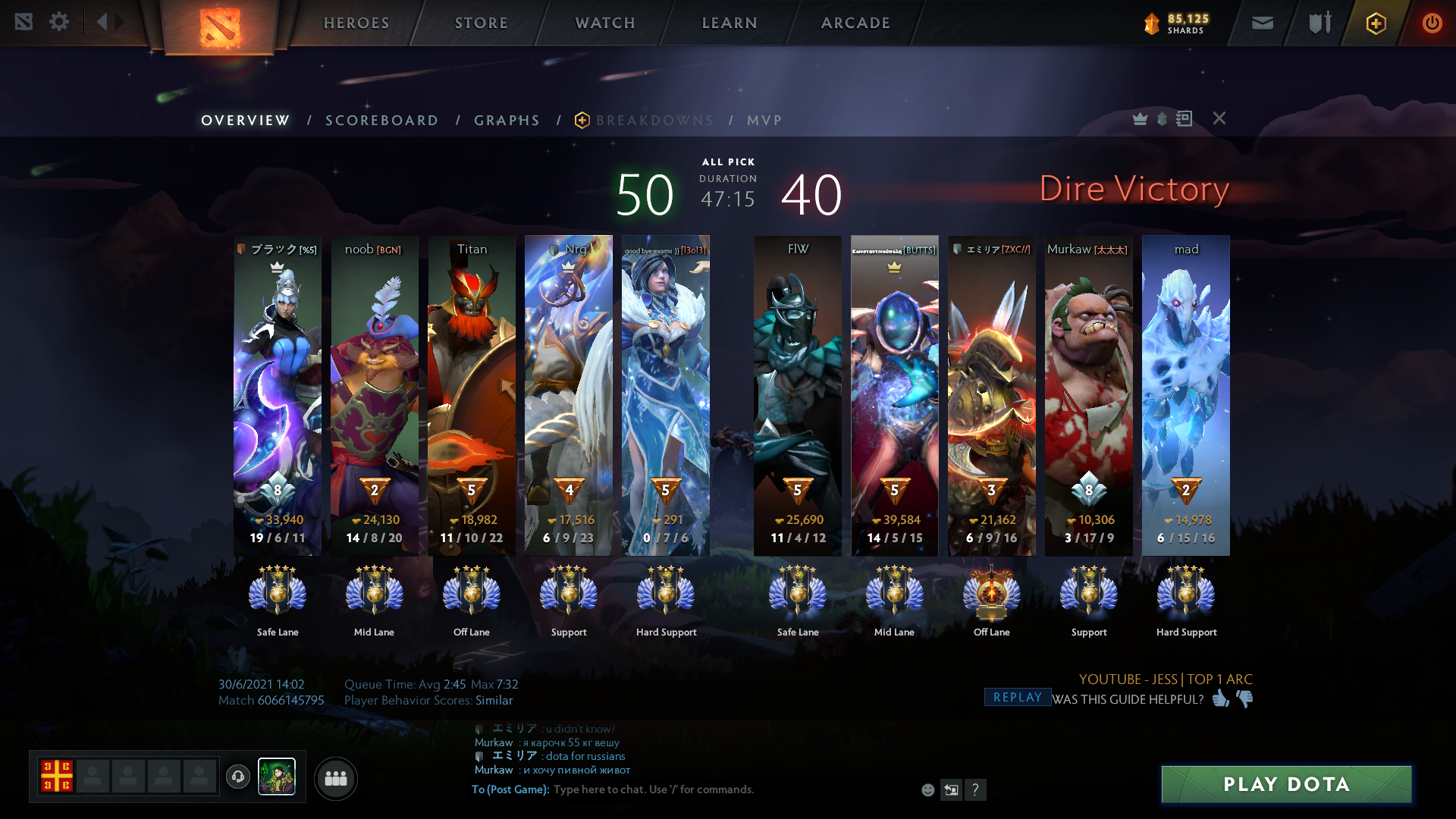Close the post-game match screen

pos(1219,118)
